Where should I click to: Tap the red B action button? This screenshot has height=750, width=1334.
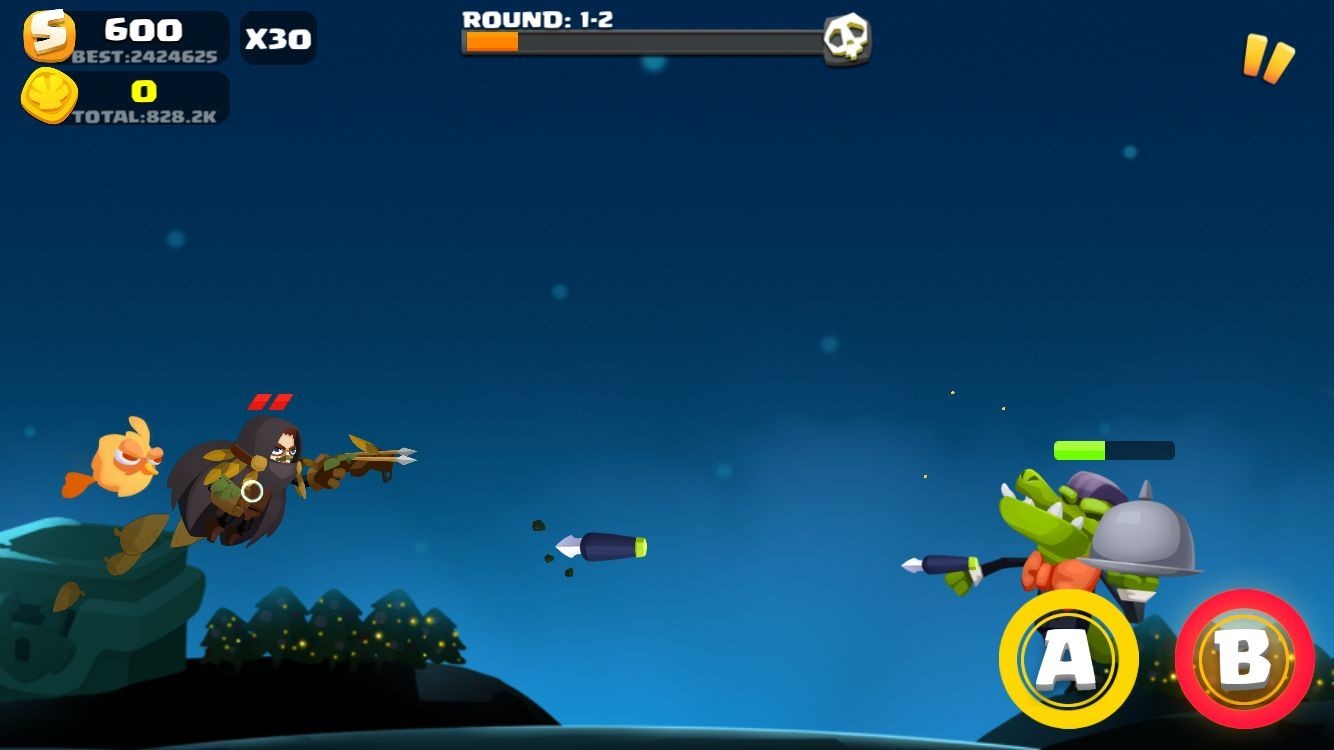pos(1244,659)
